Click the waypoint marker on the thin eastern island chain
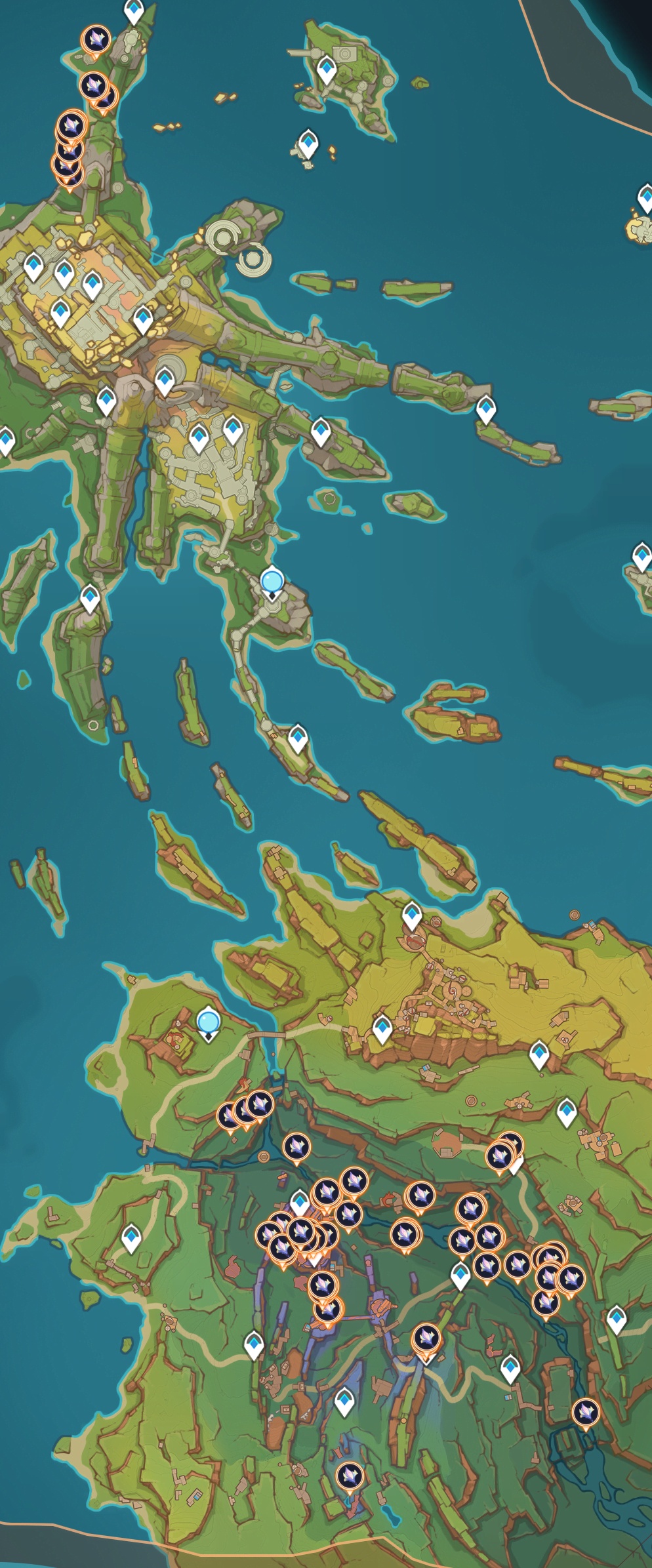 (x=485, y=409)
